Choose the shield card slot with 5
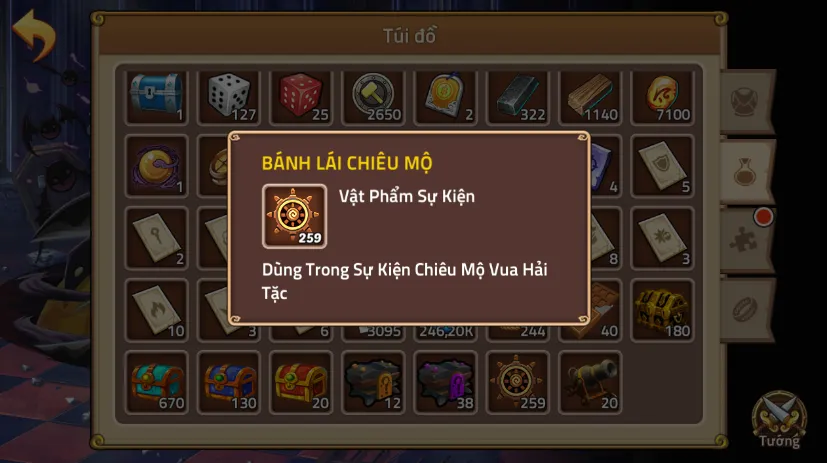This screenshot has height=463, width=827. point(662,166)
